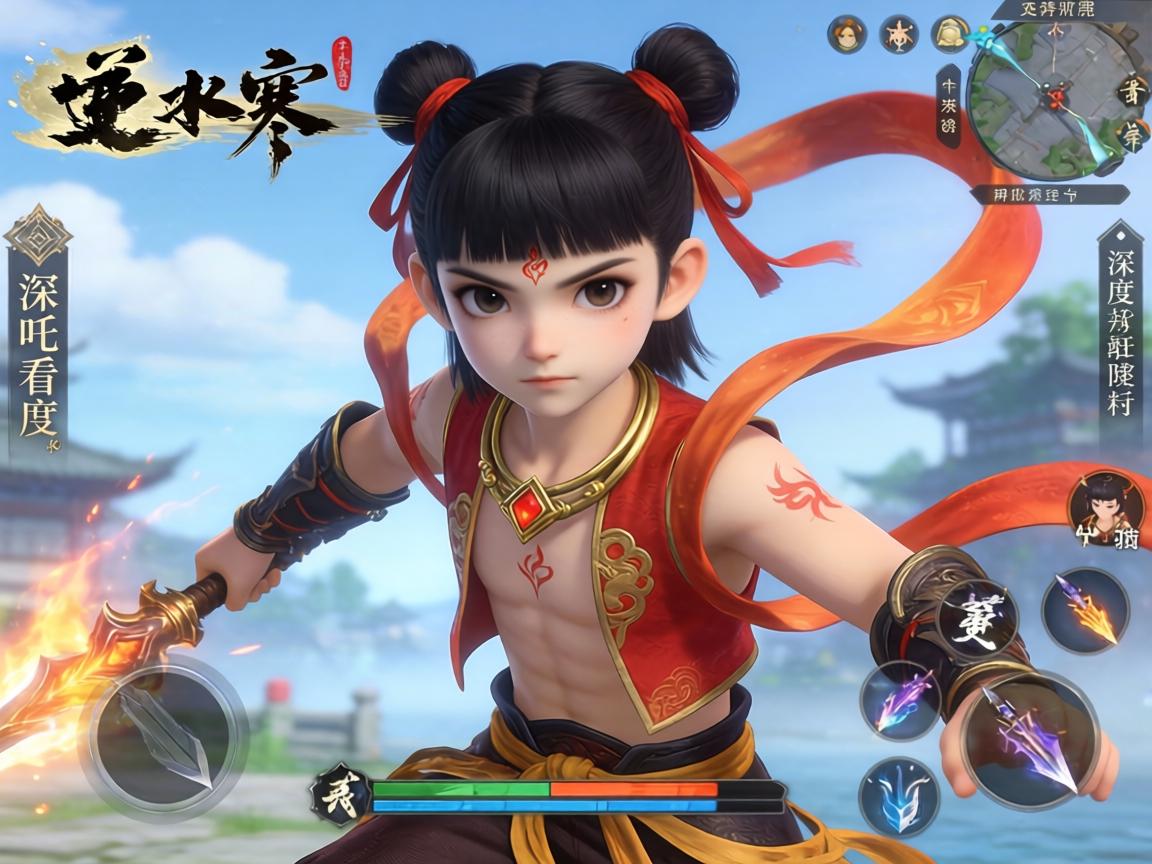
Task: Activate the small purple-pink blade skill
Action: coord(900,700)
